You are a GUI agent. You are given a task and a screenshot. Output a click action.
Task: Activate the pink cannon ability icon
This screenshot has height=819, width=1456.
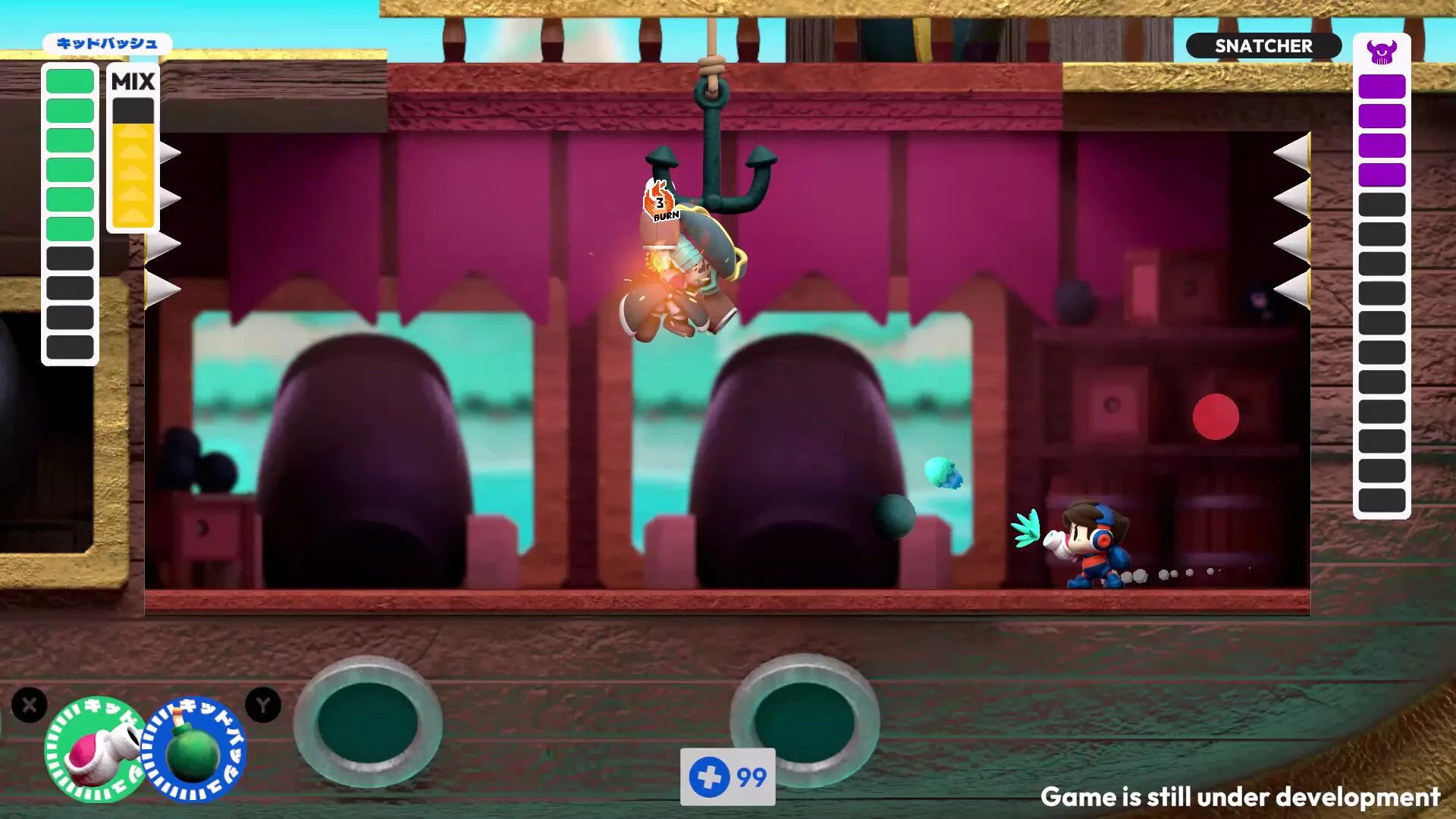95,750
